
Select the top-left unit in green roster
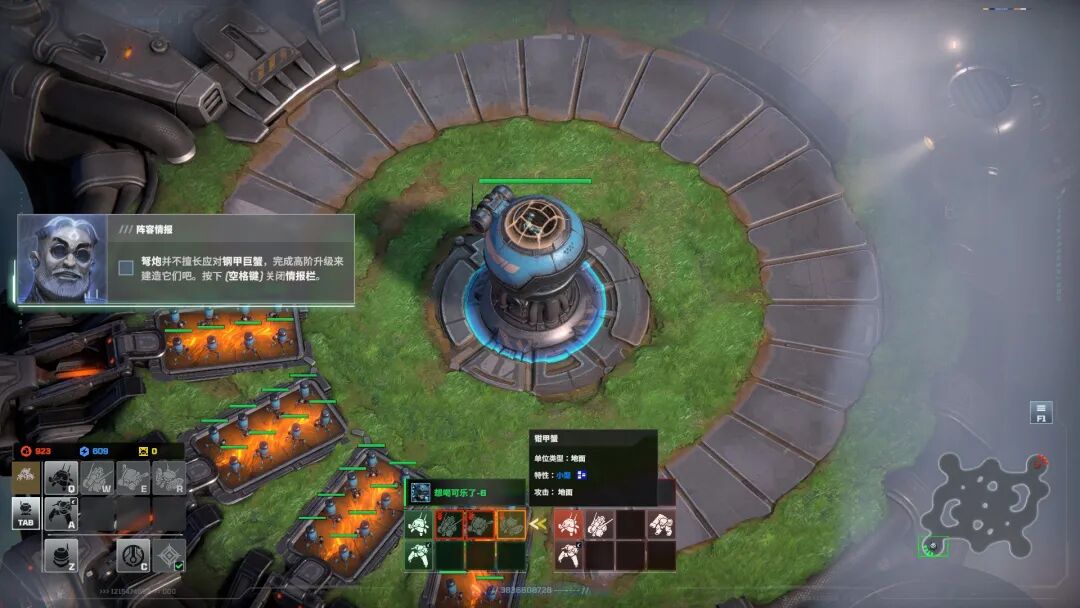pos(419,524)
